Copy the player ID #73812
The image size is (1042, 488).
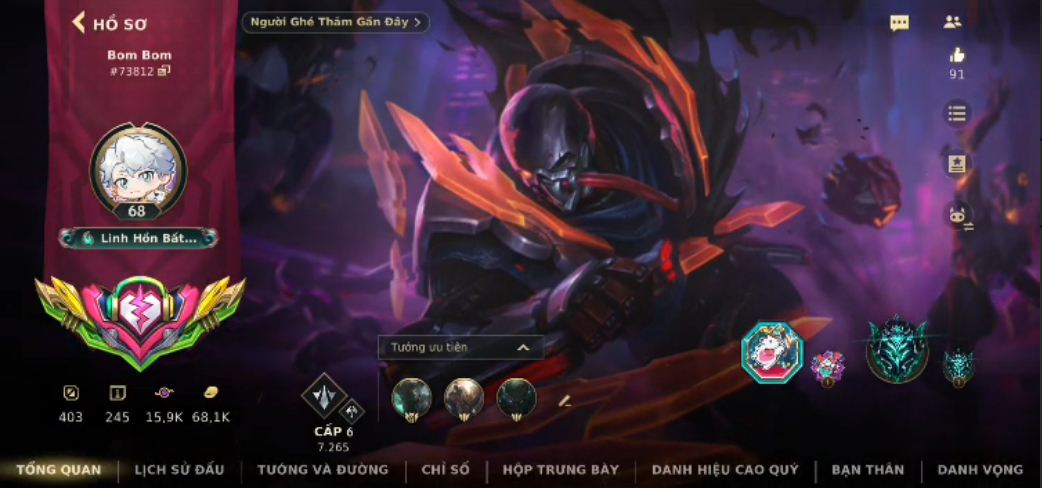(164, 71)
